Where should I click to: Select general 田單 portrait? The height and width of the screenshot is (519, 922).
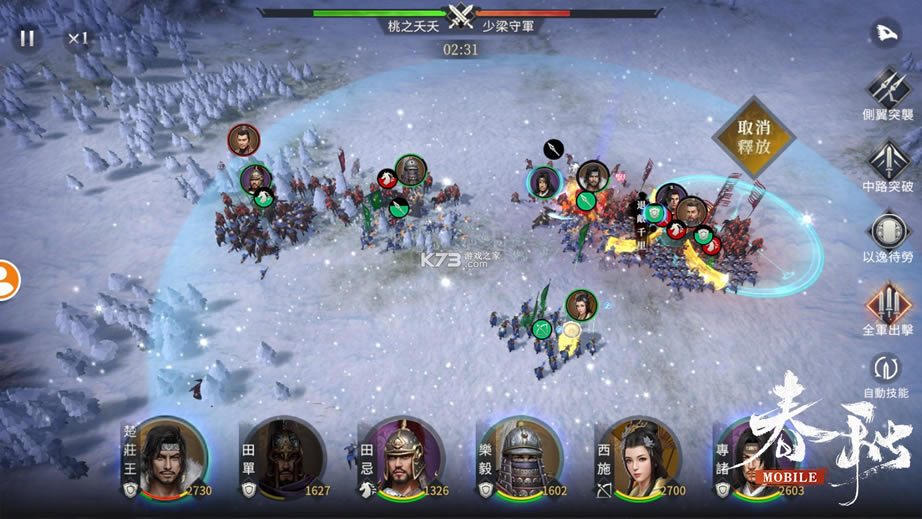pyautogui.click(x=284, y=460)
